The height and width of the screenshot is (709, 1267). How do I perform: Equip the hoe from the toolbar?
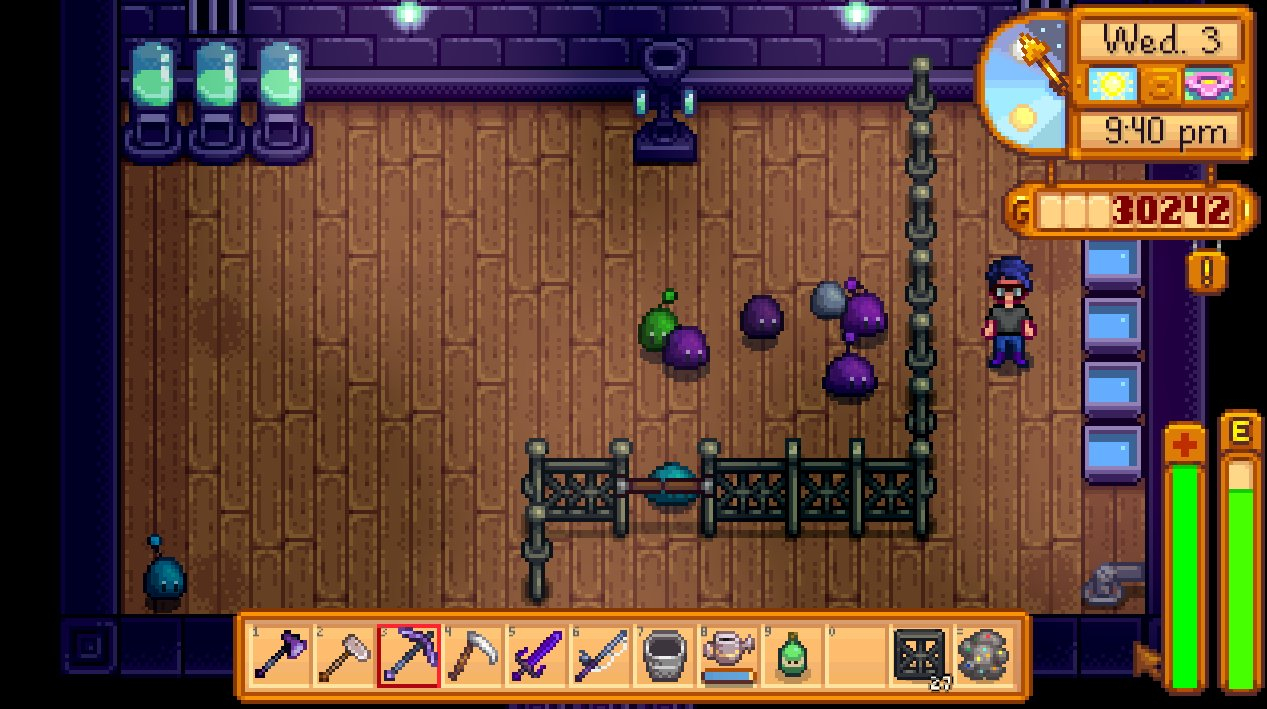[344, 656]
